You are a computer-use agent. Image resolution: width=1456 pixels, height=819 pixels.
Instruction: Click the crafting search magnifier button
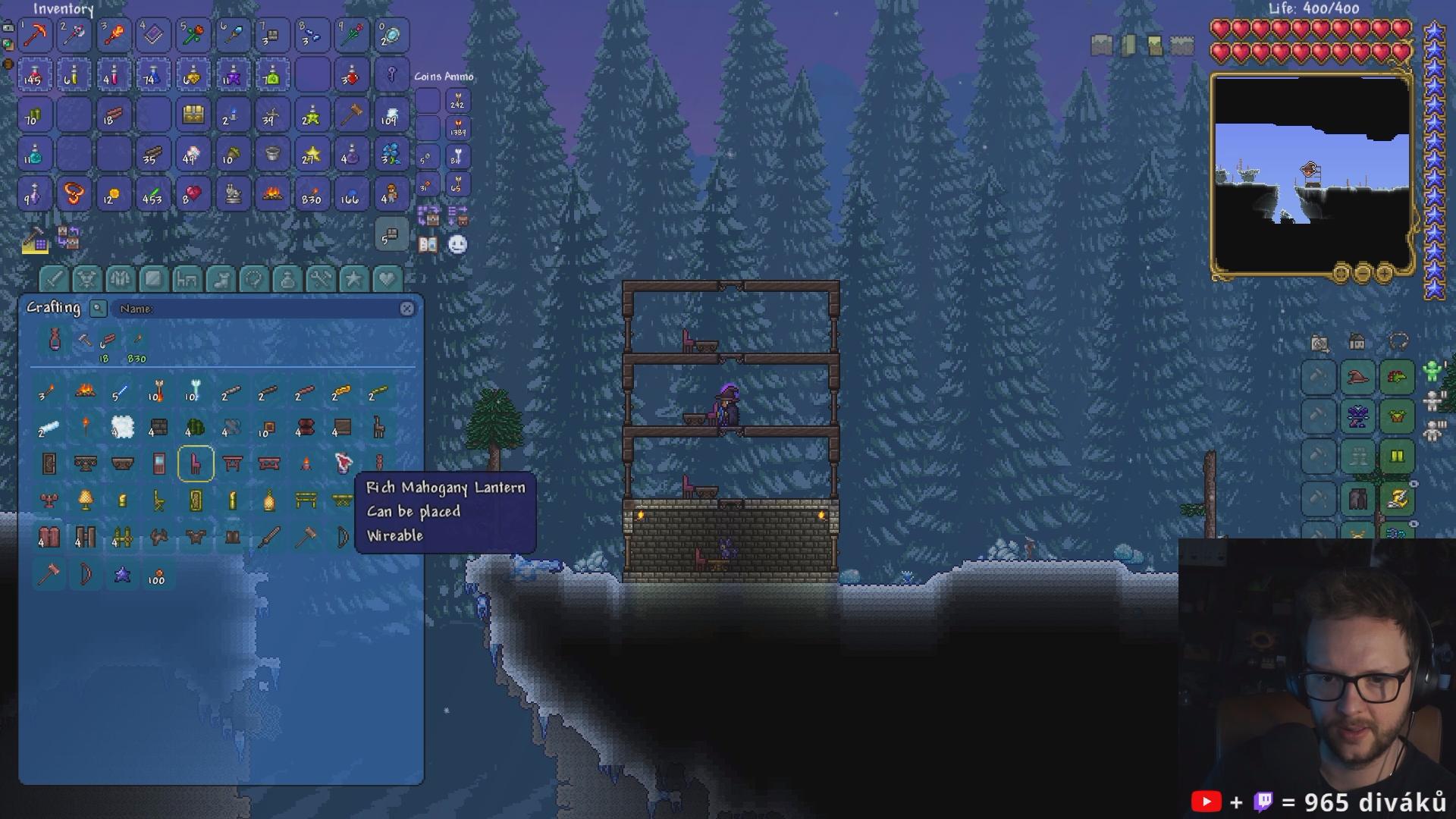(98, 308)
